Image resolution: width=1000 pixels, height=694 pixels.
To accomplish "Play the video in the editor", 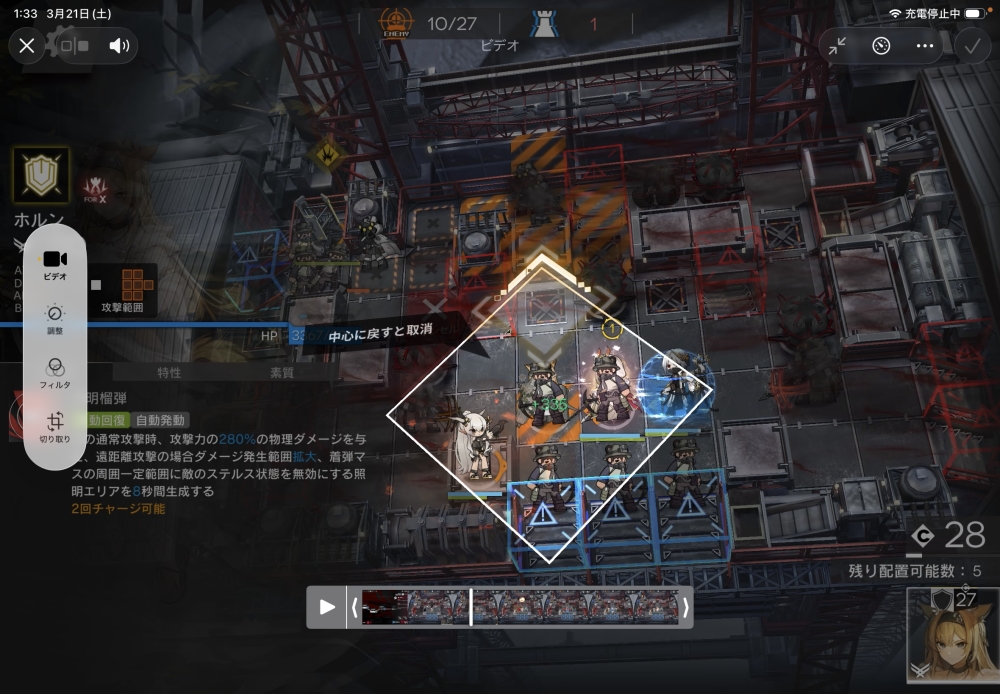I will point(327,607).
